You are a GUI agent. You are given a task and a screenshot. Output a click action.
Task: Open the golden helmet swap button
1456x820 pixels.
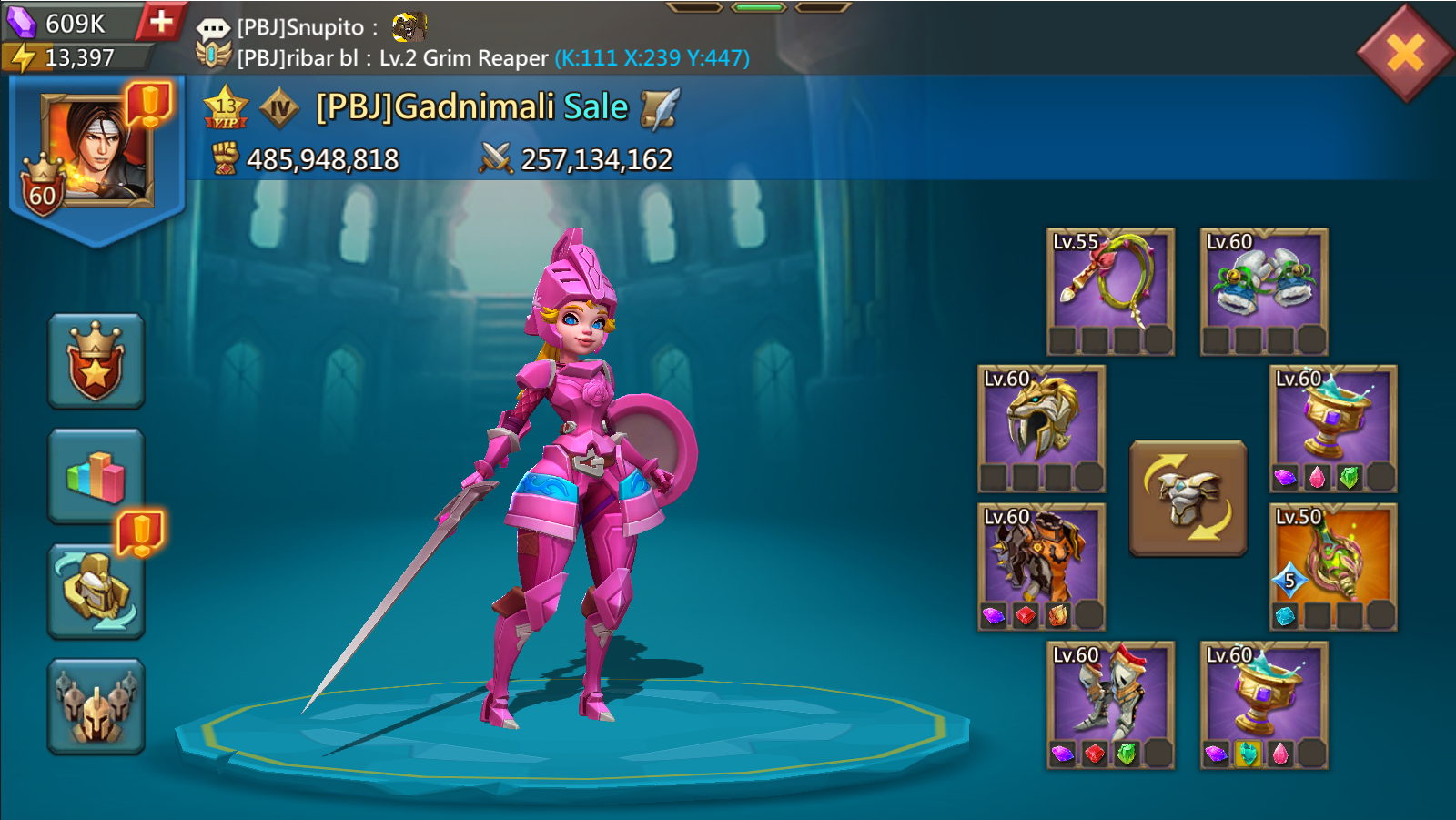pos(96,591)
